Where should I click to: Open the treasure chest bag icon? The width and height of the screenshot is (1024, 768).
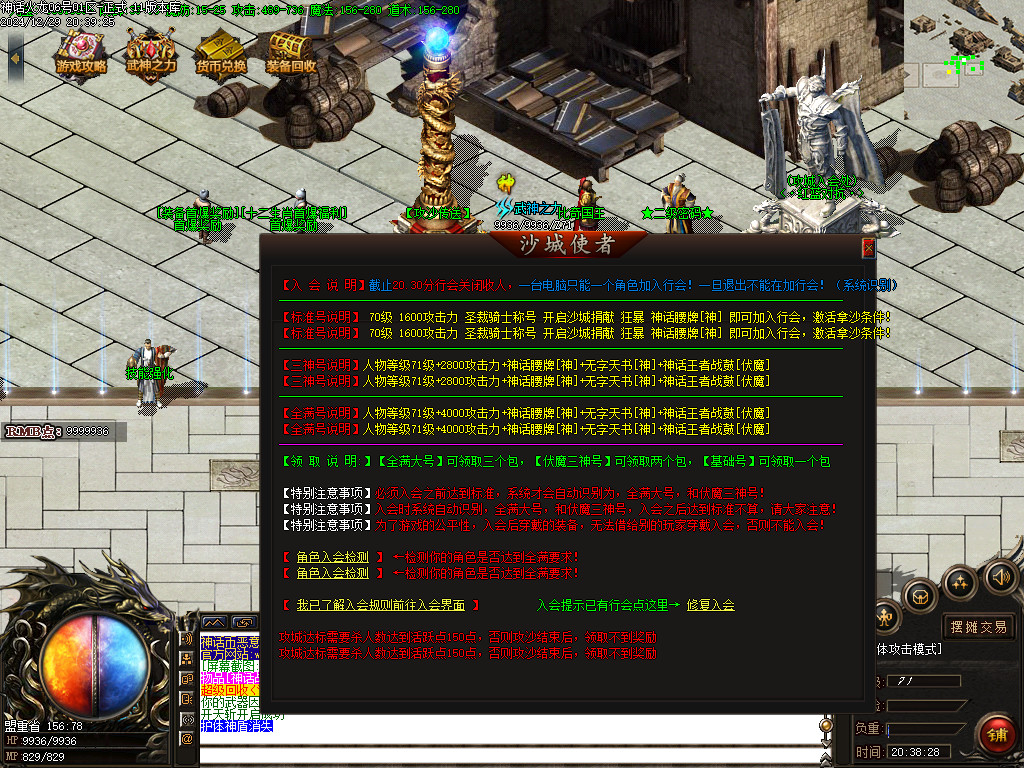[x=919, y=595]
